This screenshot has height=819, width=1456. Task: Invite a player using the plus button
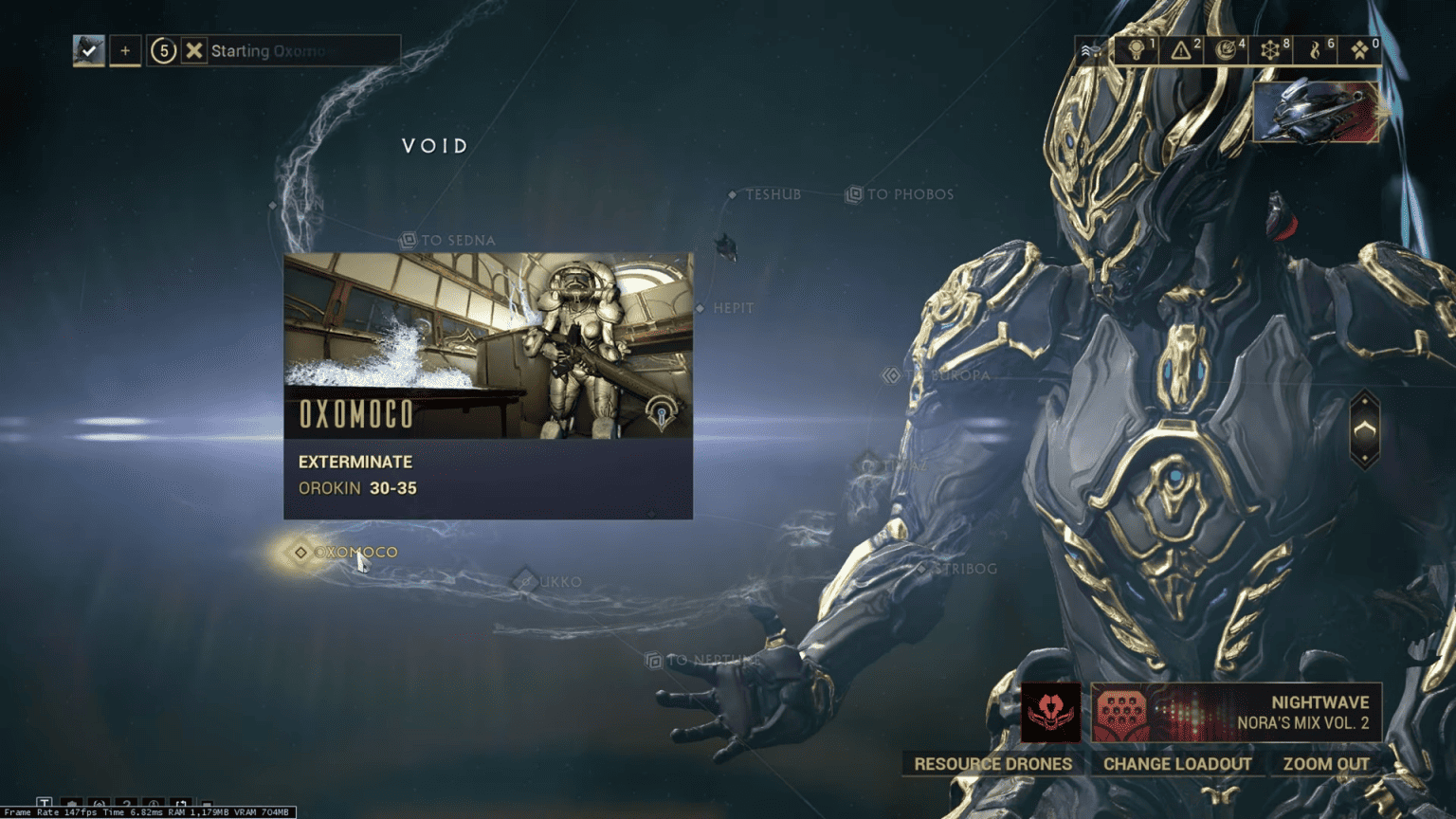pyautogui.click(x=124, y=50)
